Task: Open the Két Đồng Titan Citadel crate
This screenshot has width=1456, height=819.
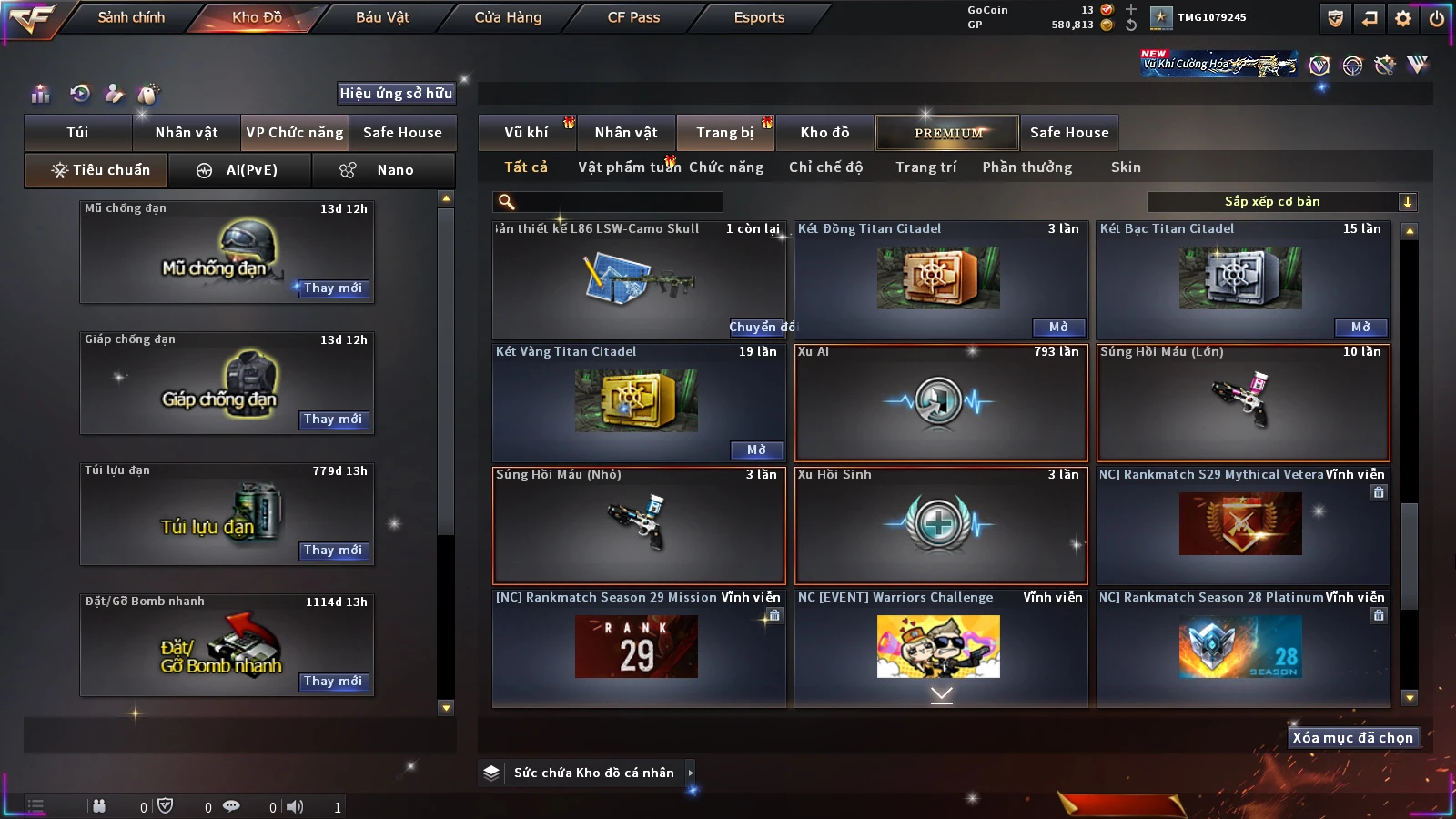Action: pyautogui.click(x=1058, y=327)
